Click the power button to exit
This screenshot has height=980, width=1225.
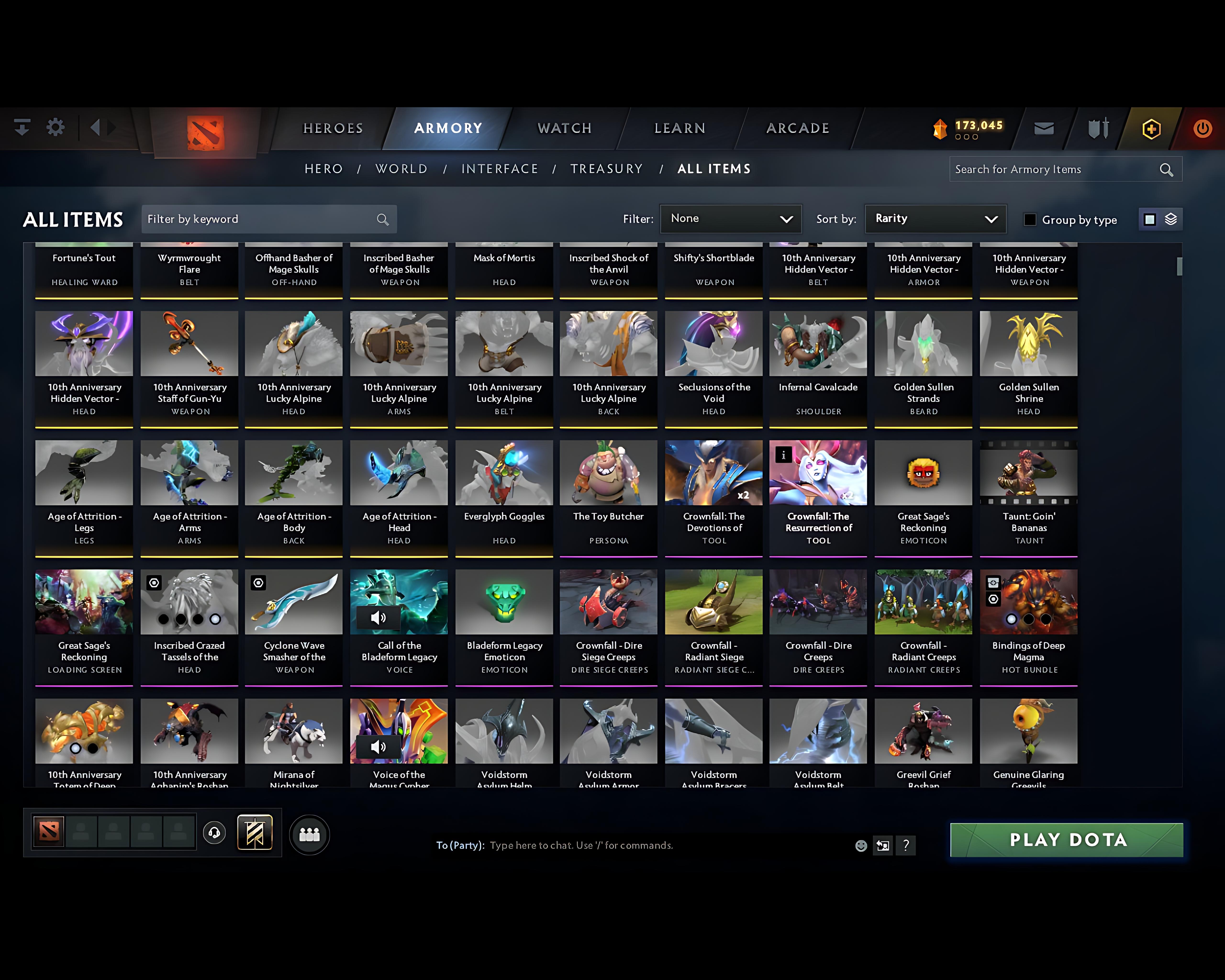[1203, 128]
